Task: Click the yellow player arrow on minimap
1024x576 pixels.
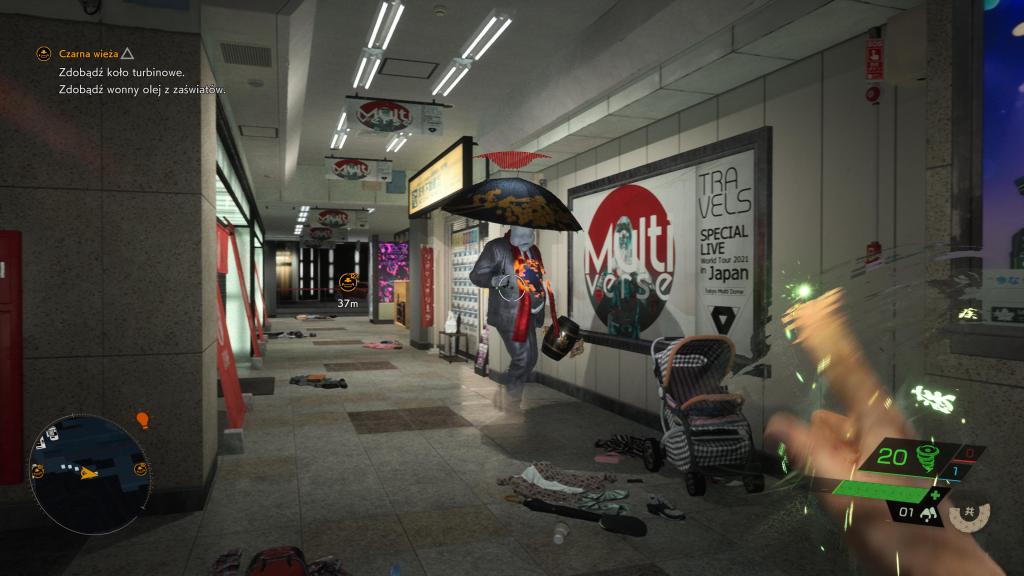Action: [x=89, y=473]
